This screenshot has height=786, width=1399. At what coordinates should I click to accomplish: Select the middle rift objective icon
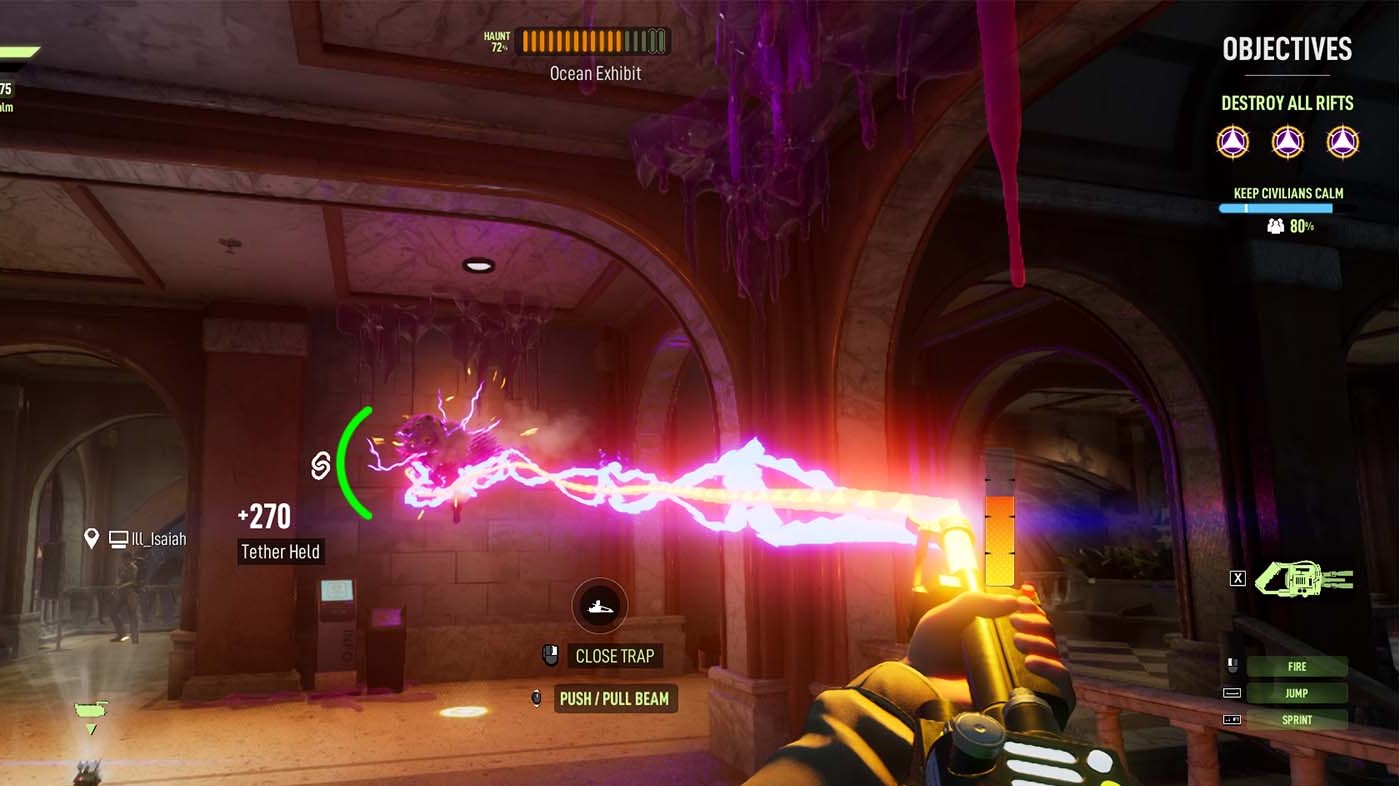click(1287, 142)
